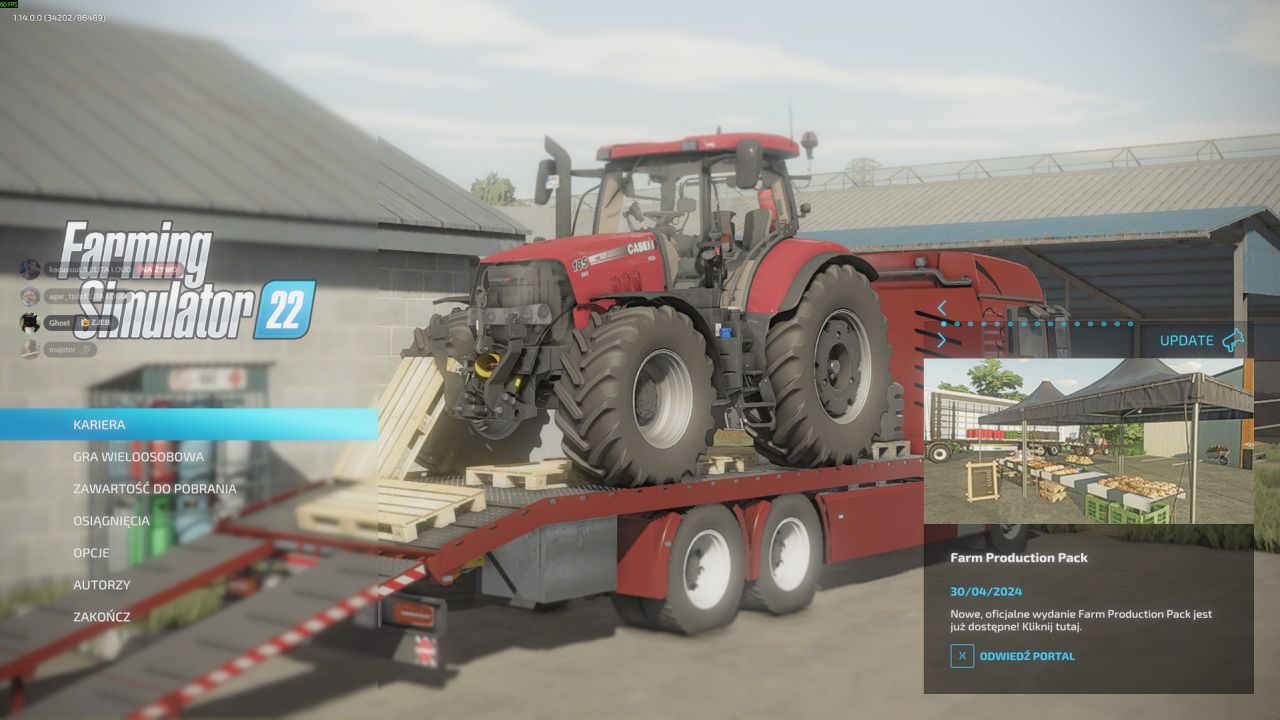The width and height of the screenshot is (1280, 720).
Task: Click the Update button with arrow icon
Action: [1201, 340]
